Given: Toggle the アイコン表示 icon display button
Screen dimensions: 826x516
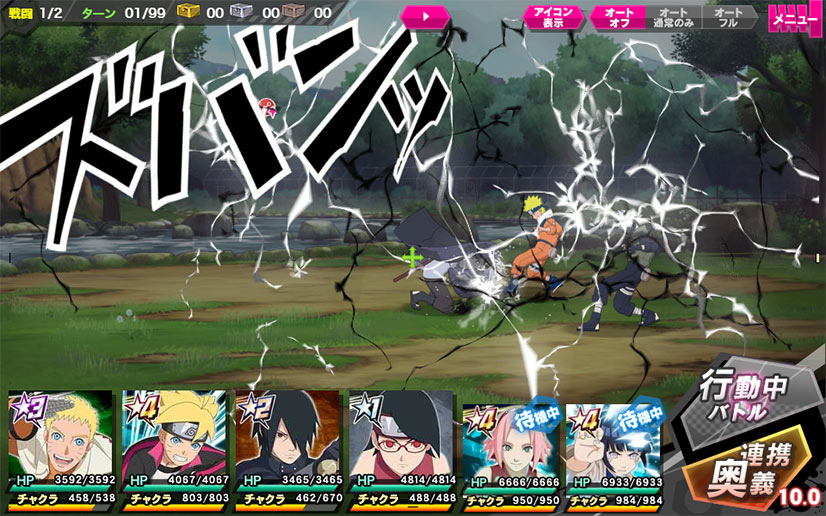Looking at the screenshot, I should (x=553, y=18).
